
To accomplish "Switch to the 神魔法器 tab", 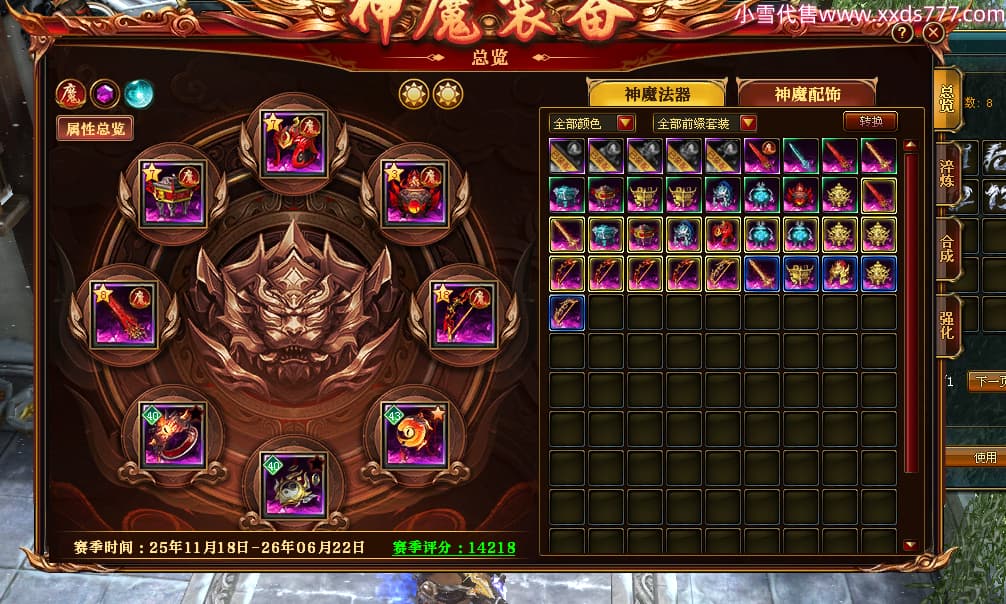I will point(657,94).
